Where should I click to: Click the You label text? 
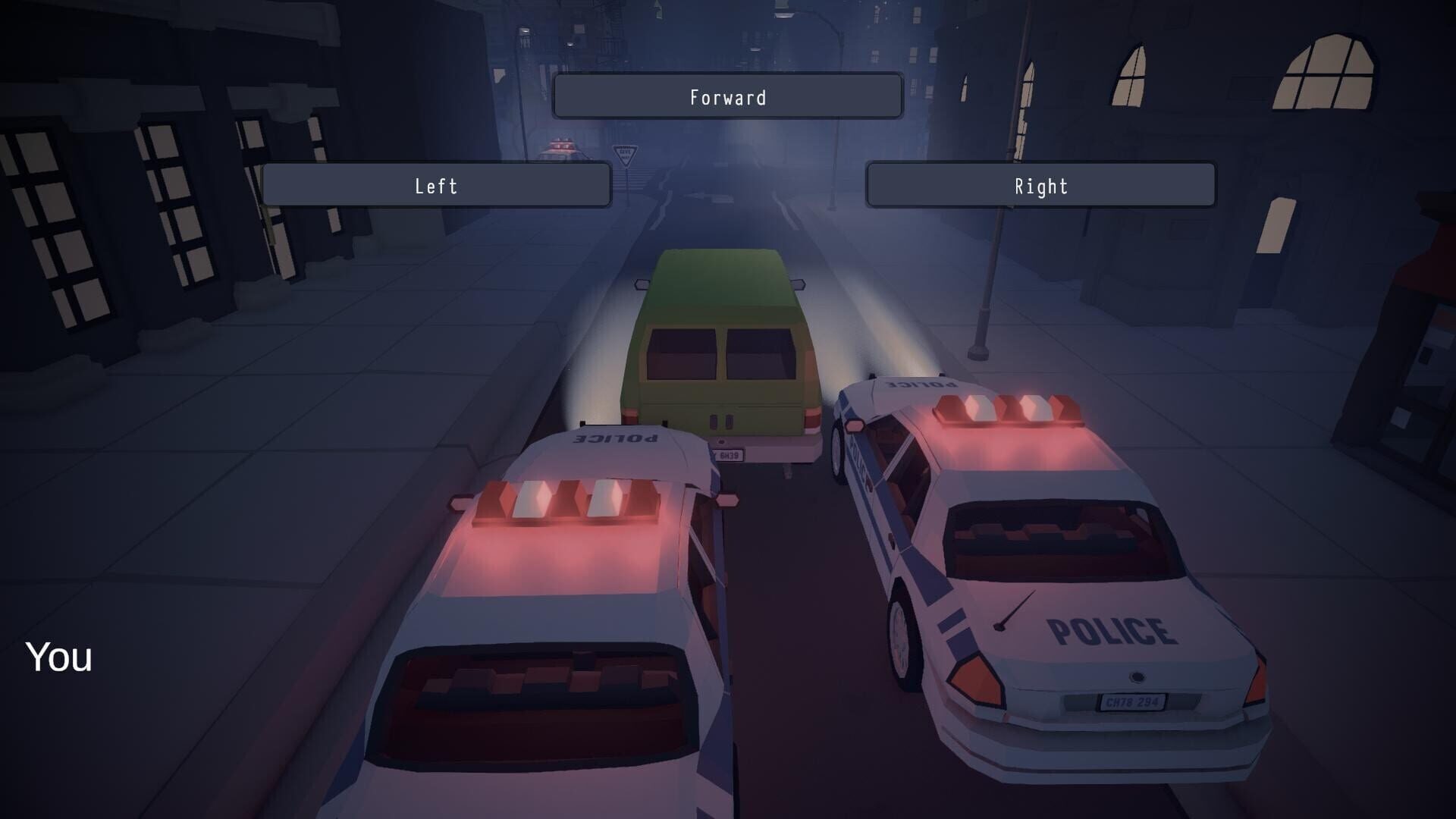(58, 659)
